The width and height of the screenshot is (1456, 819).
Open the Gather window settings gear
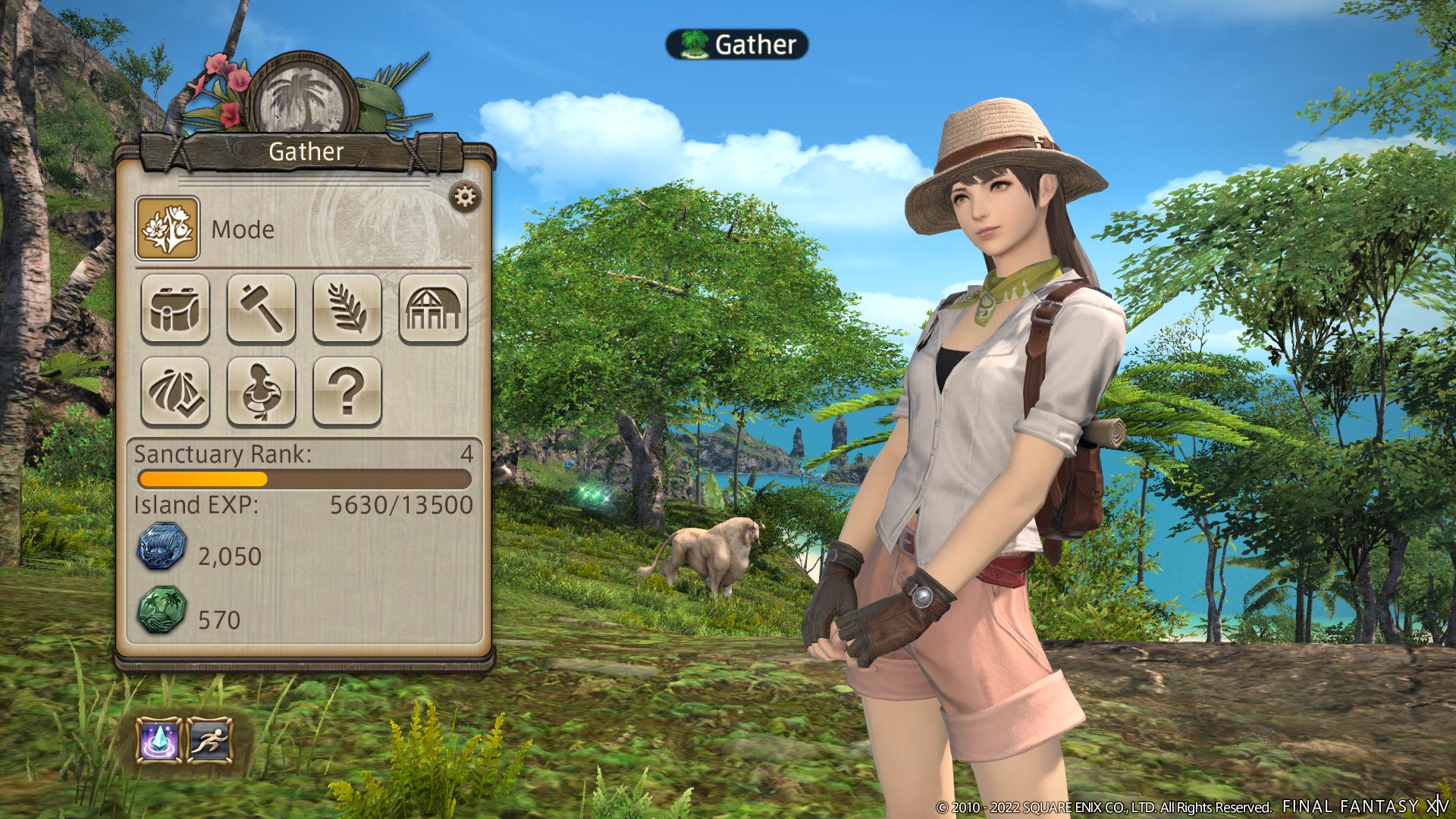click(465, 196)
